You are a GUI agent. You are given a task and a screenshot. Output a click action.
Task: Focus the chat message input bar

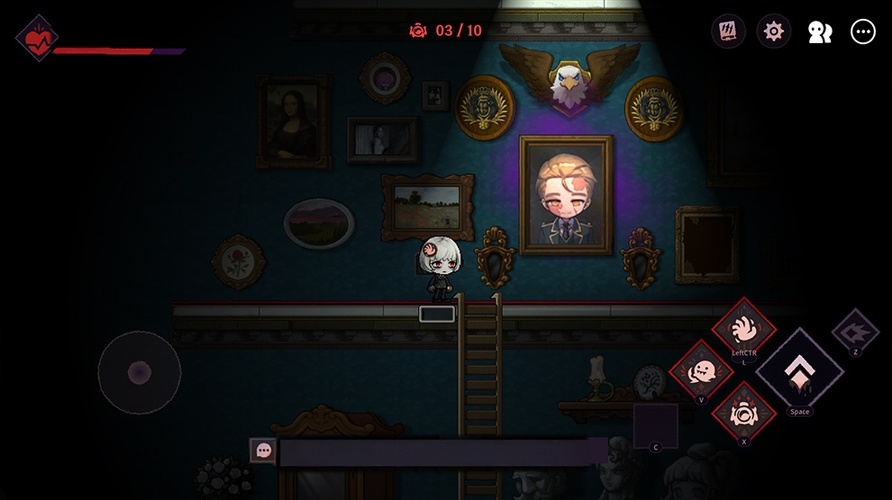pos(442,452)
